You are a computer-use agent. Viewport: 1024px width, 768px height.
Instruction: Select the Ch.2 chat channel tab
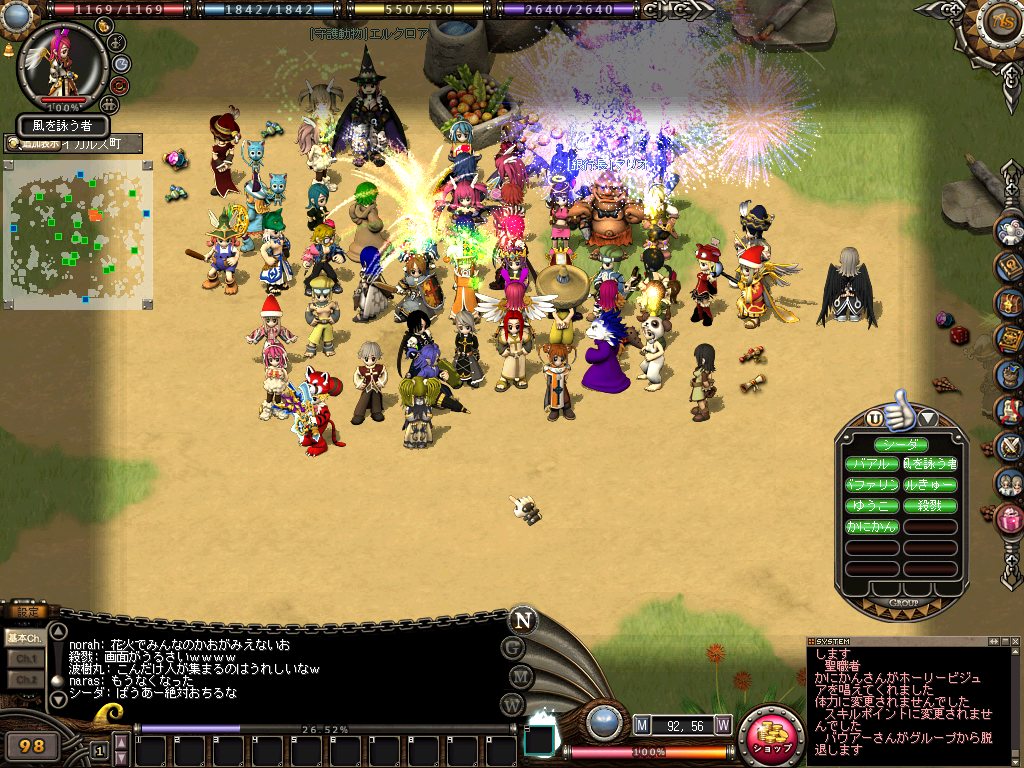[23, 679]
